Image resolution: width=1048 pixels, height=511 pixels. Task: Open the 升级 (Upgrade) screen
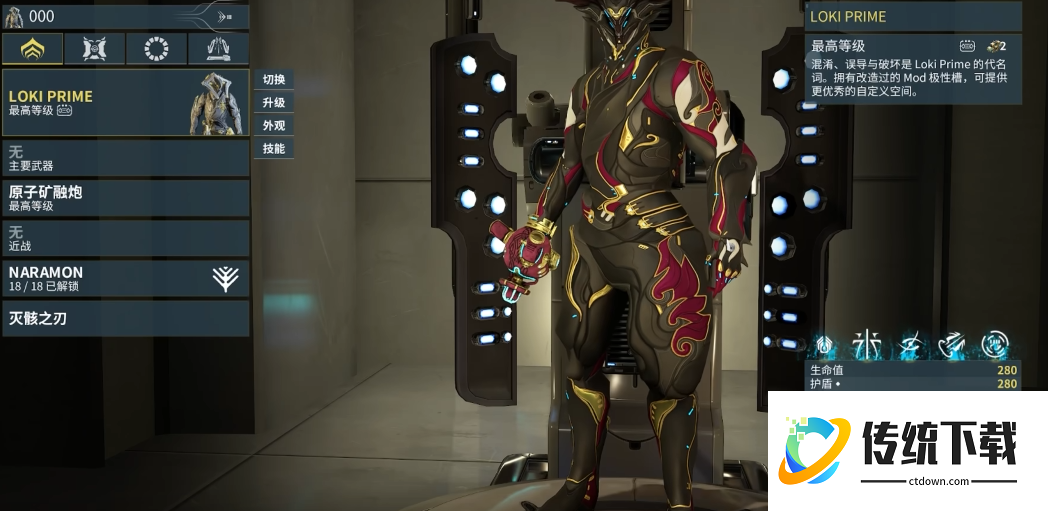coord(273,103)
